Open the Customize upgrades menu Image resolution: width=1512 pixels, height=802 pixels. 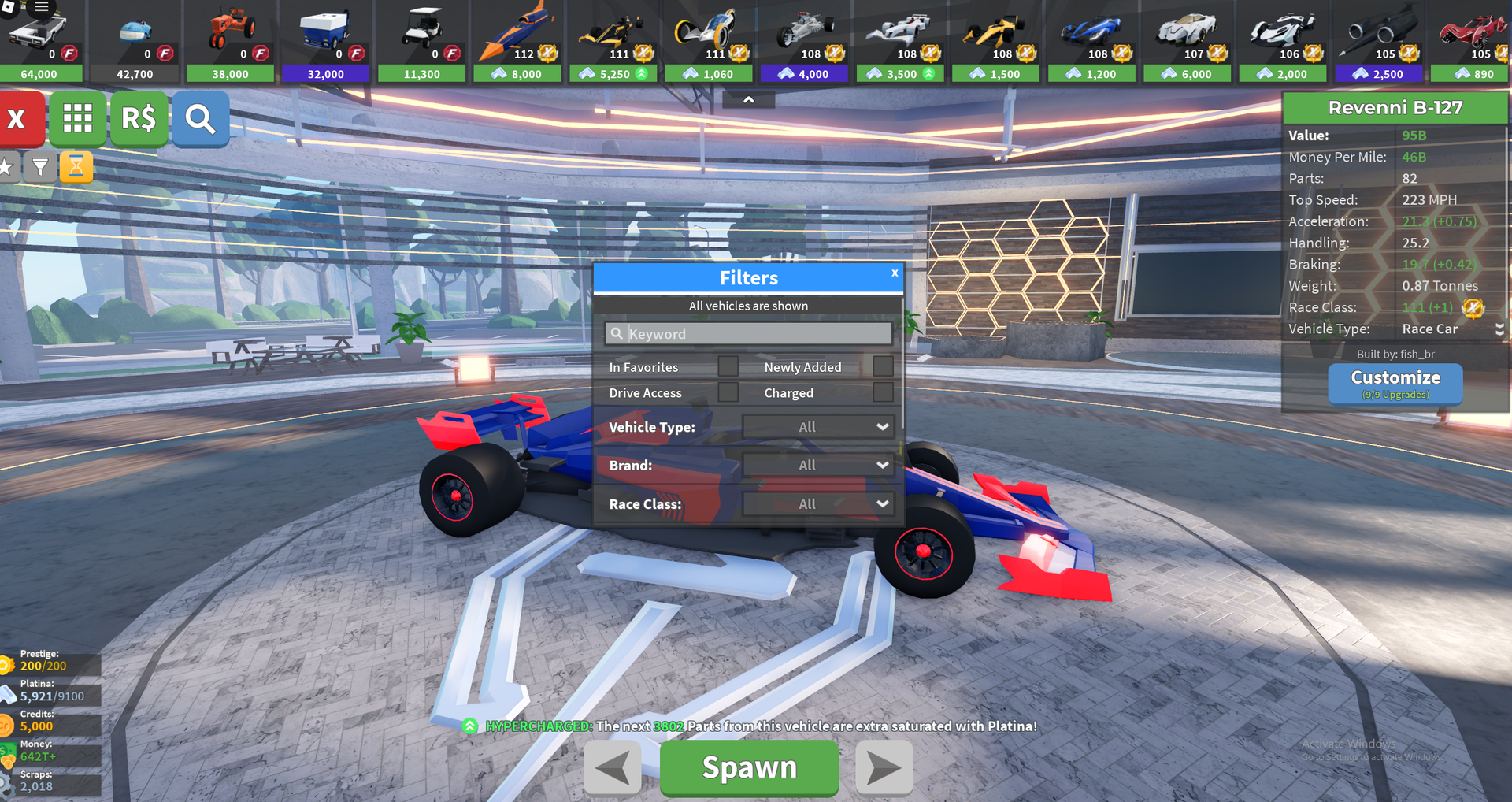[x=1395, y=383]
